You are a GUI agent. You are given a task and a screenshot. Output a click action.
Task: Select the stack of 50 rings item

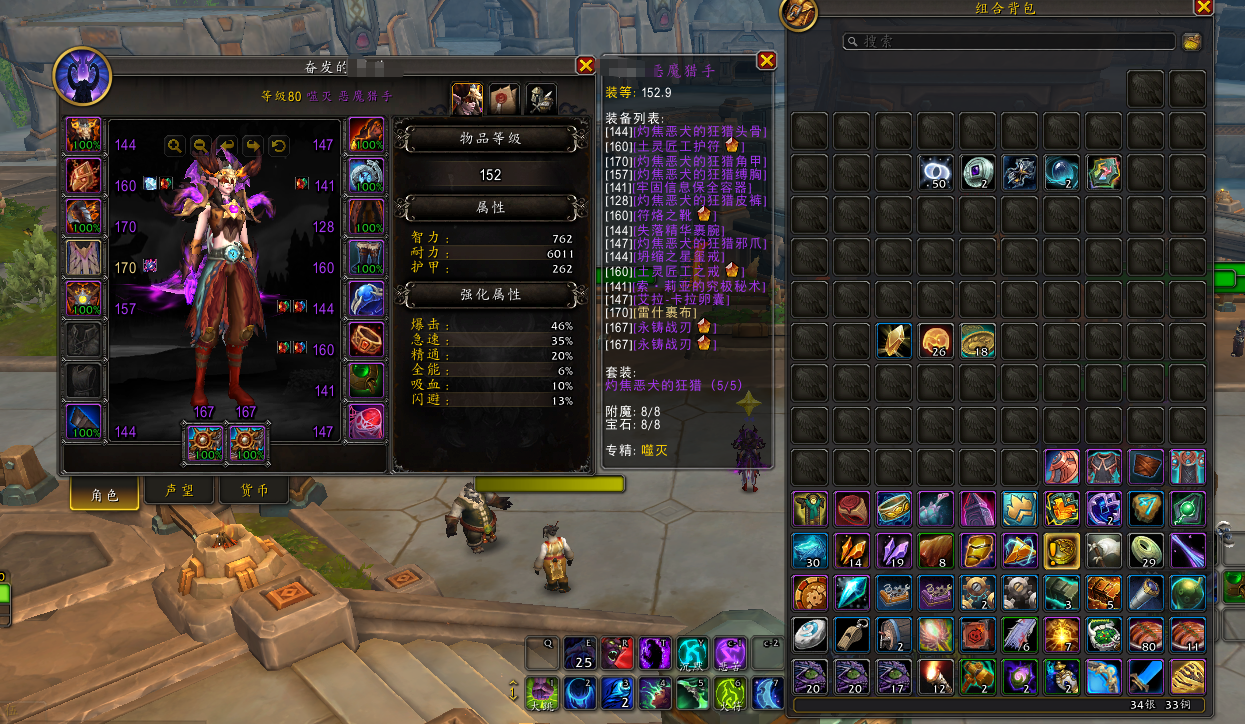[x=937, y=173]
